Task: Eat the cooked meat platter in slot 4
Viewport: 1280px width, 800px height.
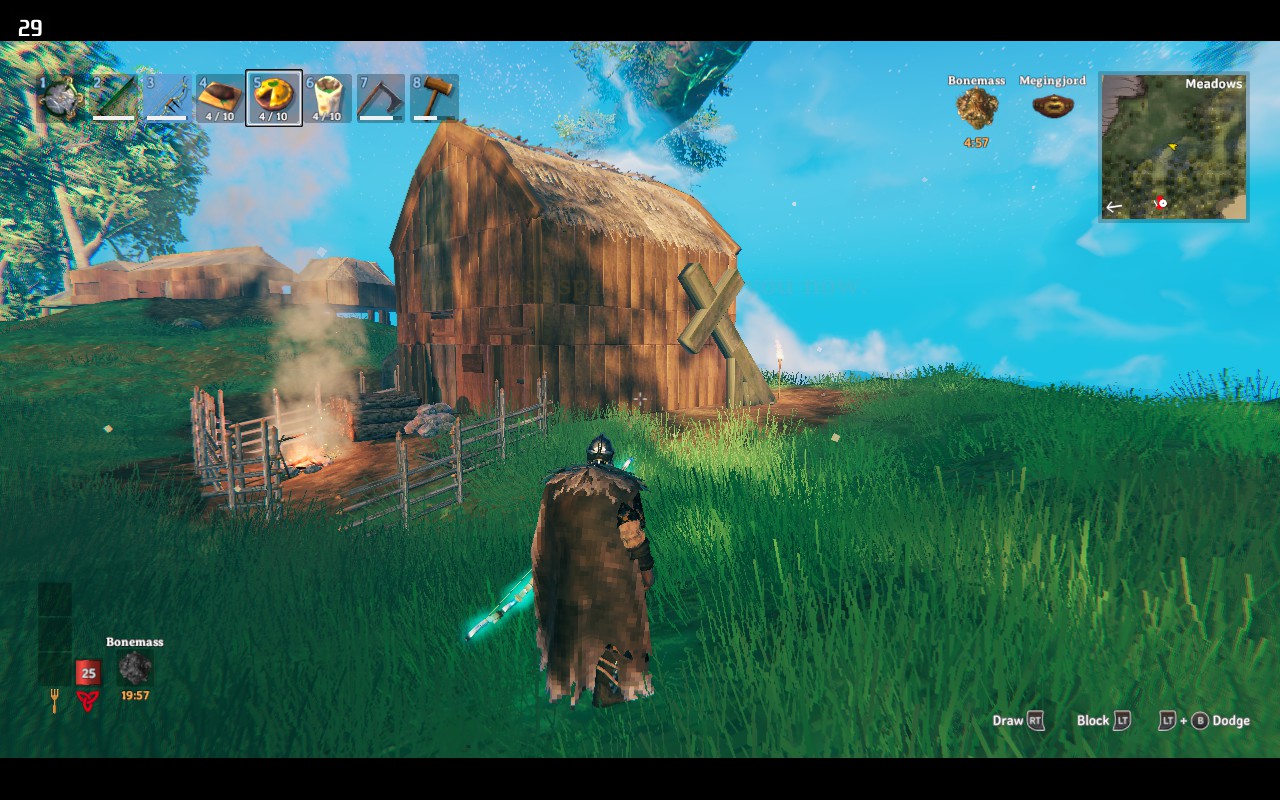Action: 219,98
